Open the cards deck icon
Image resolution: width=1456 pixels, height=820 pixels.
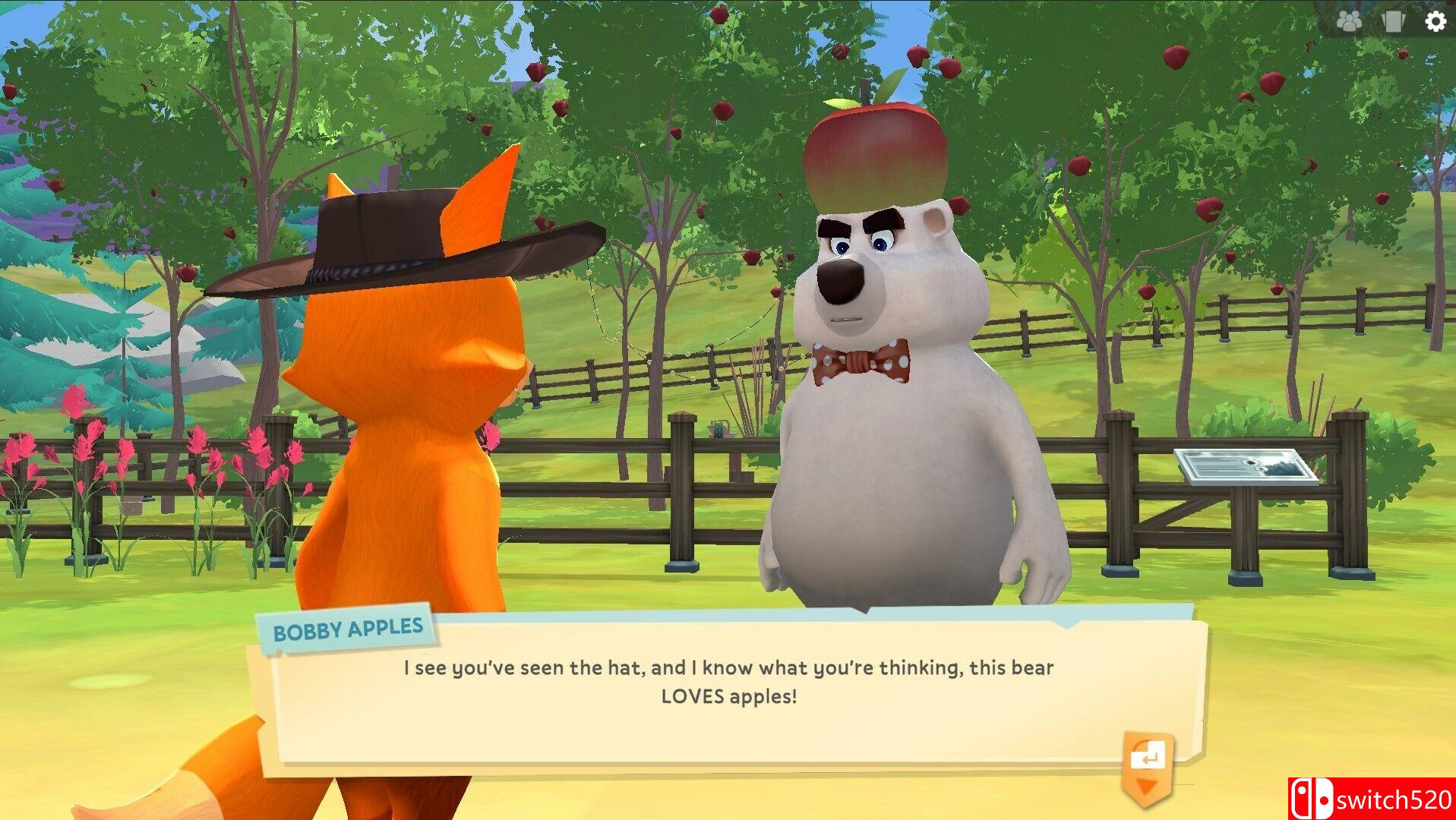(1393, 21)
